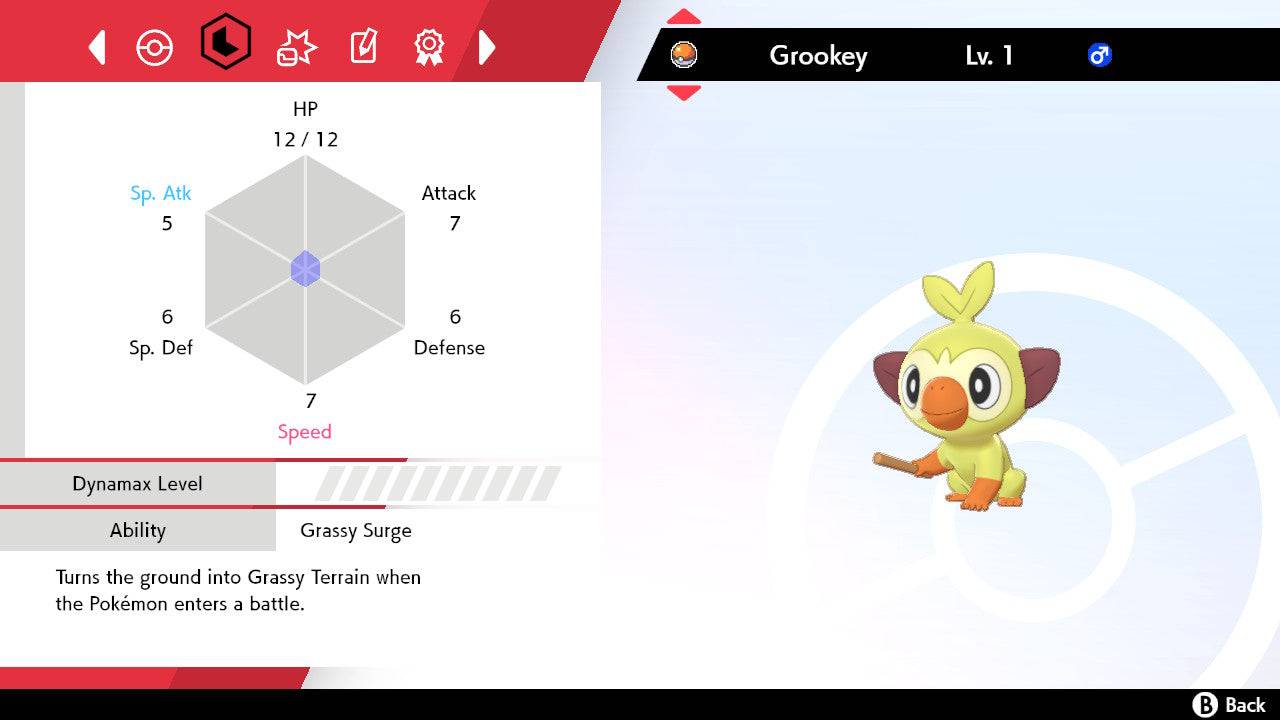Click the B Back circle icon
Viewport: 1280px width, 720px height.
click(x=1206, y=701)
